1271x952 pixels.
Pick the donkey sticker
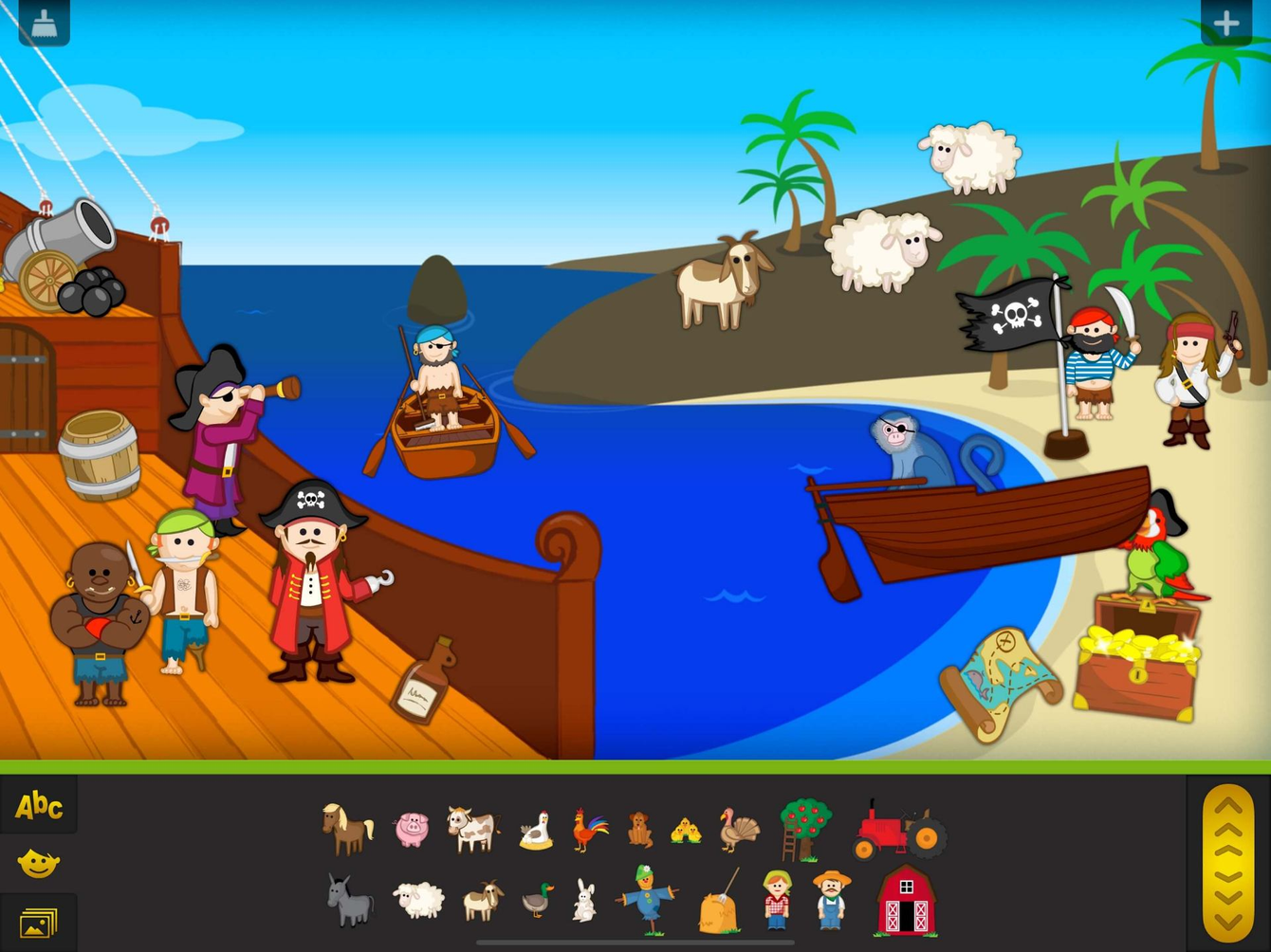348,903
